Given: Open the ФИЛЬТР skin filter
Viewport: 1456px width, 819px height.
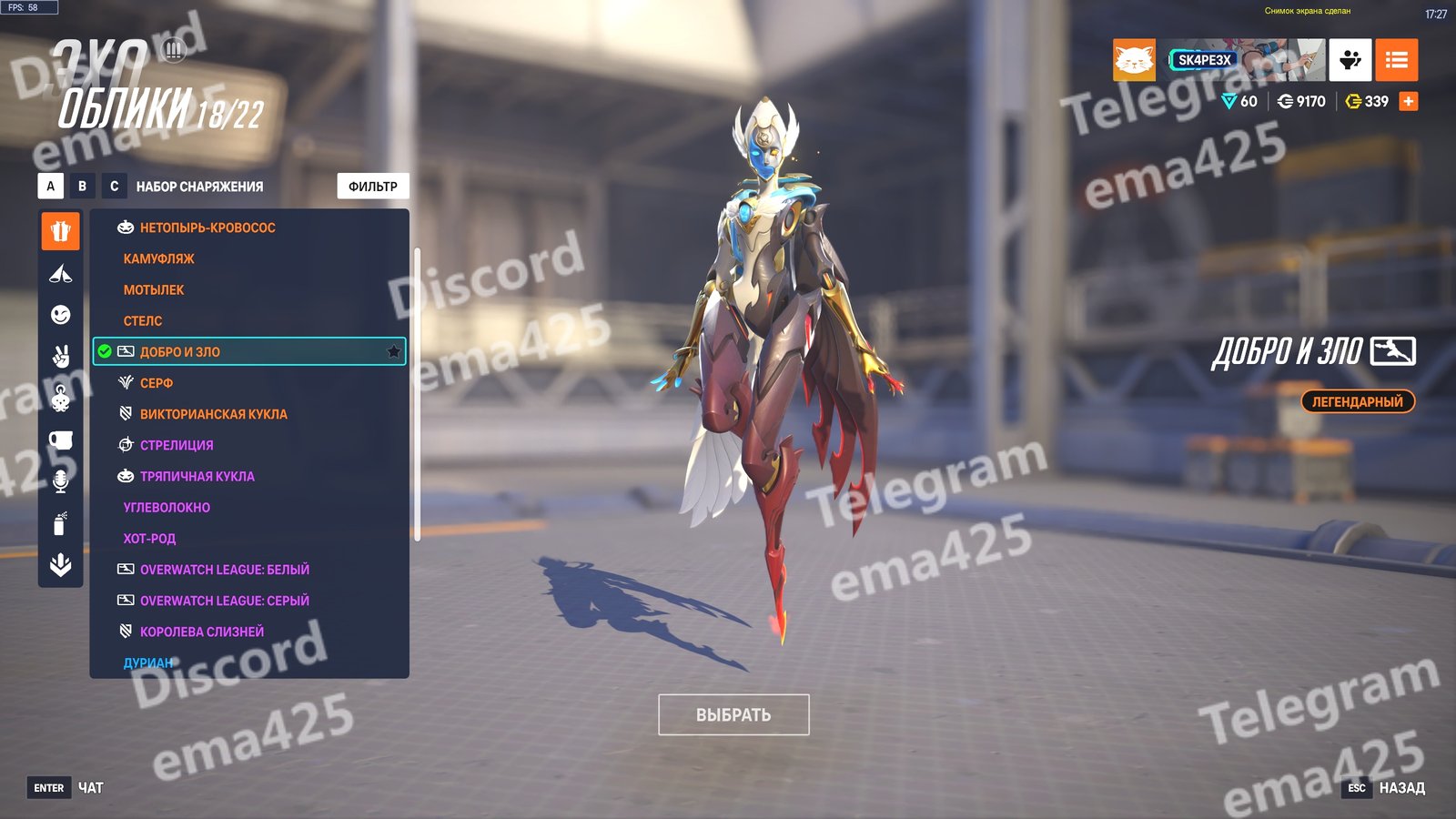Looking at the screenshot, I should click(x=373, y=187).
